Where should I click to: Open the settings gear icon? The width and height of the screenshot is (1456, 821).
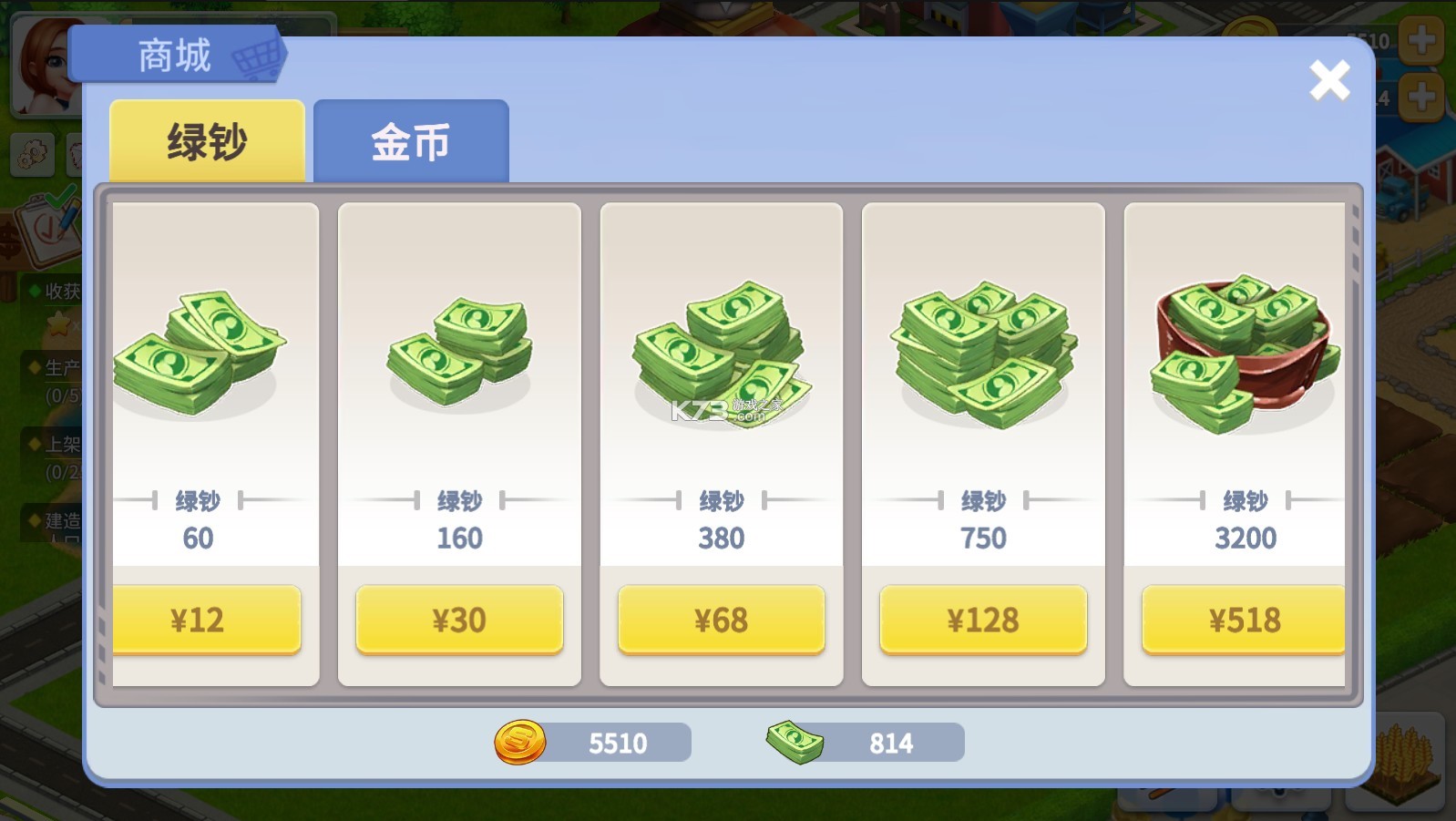pyautogui.click(x=33, y=155)
